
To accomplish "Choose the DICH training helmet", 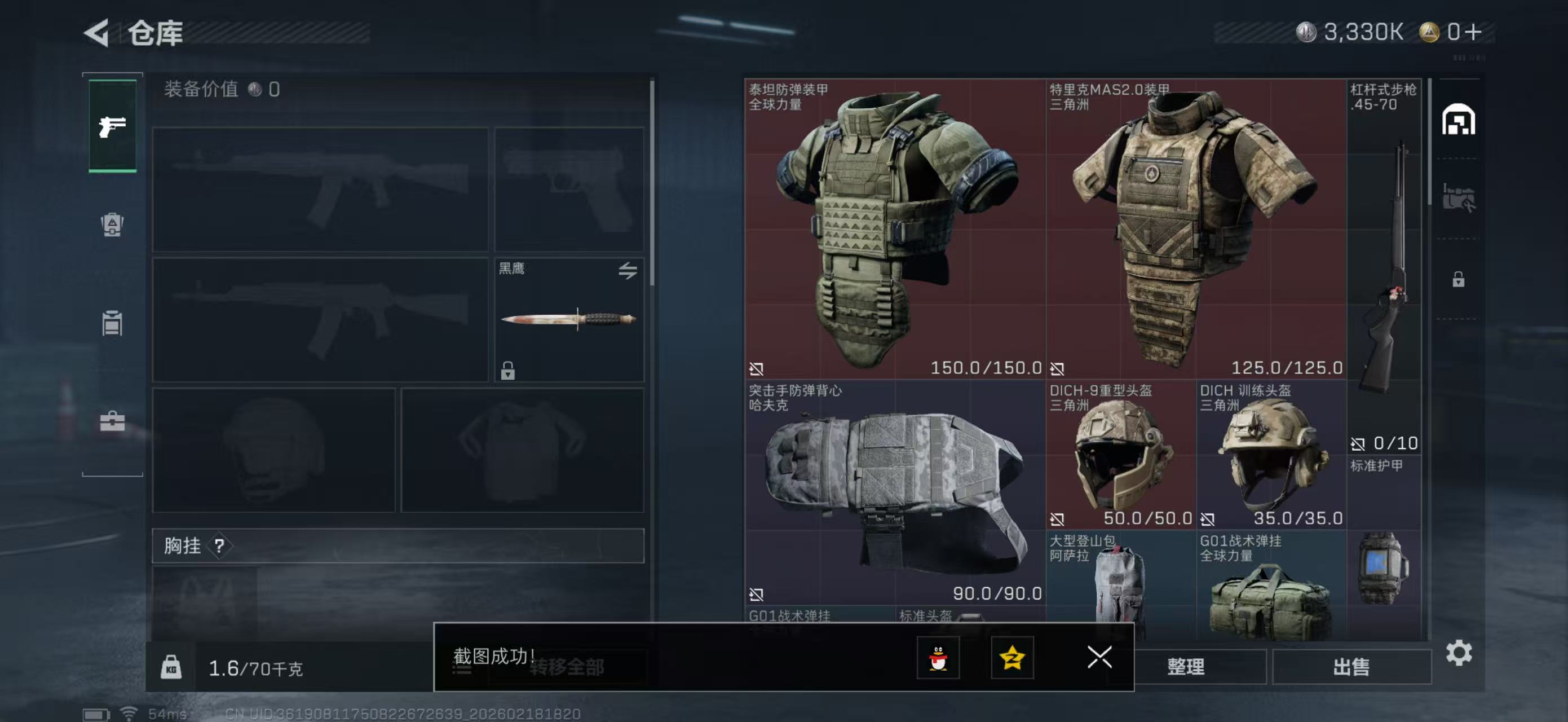I will click(1271, 454).
